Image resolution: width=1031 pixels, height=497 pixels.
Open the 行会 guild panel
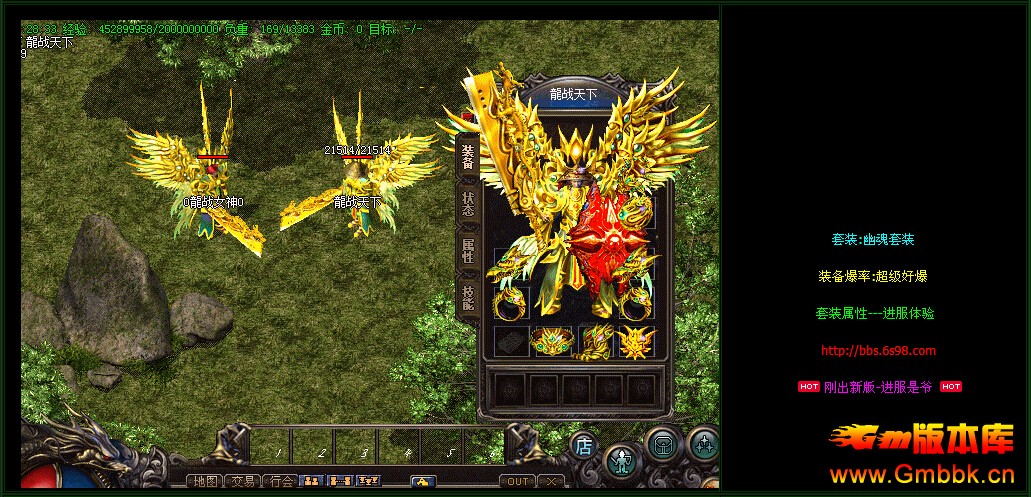[x=281, y=481]
